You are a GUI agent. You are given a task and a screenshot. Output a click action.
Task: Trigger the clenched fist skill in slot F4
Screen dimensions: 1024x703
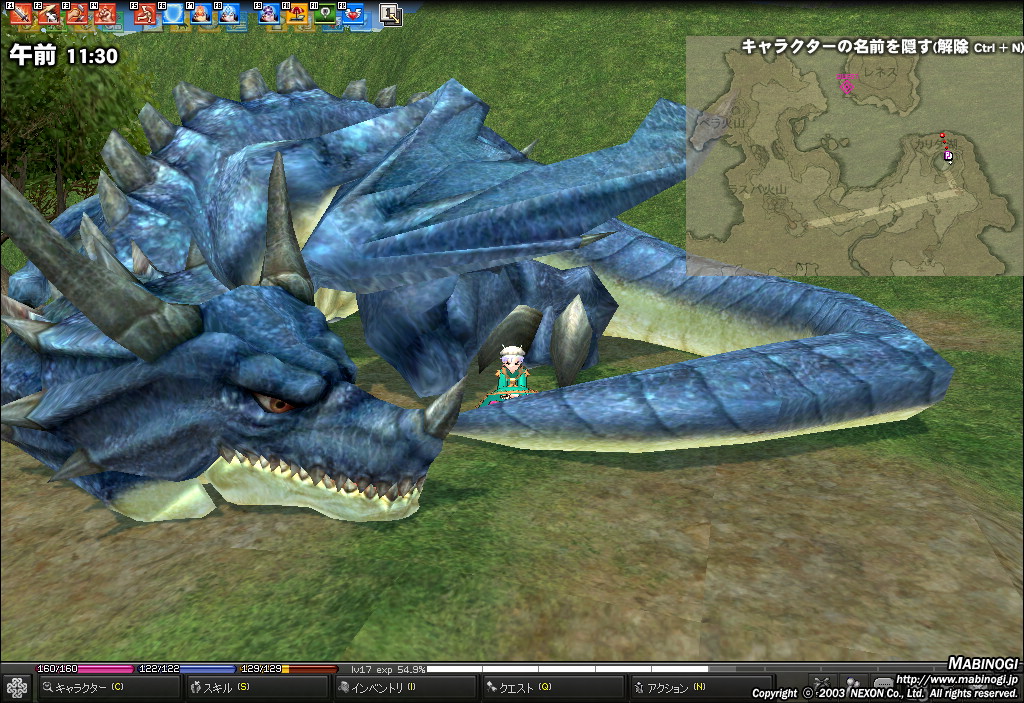click(104, 14)
